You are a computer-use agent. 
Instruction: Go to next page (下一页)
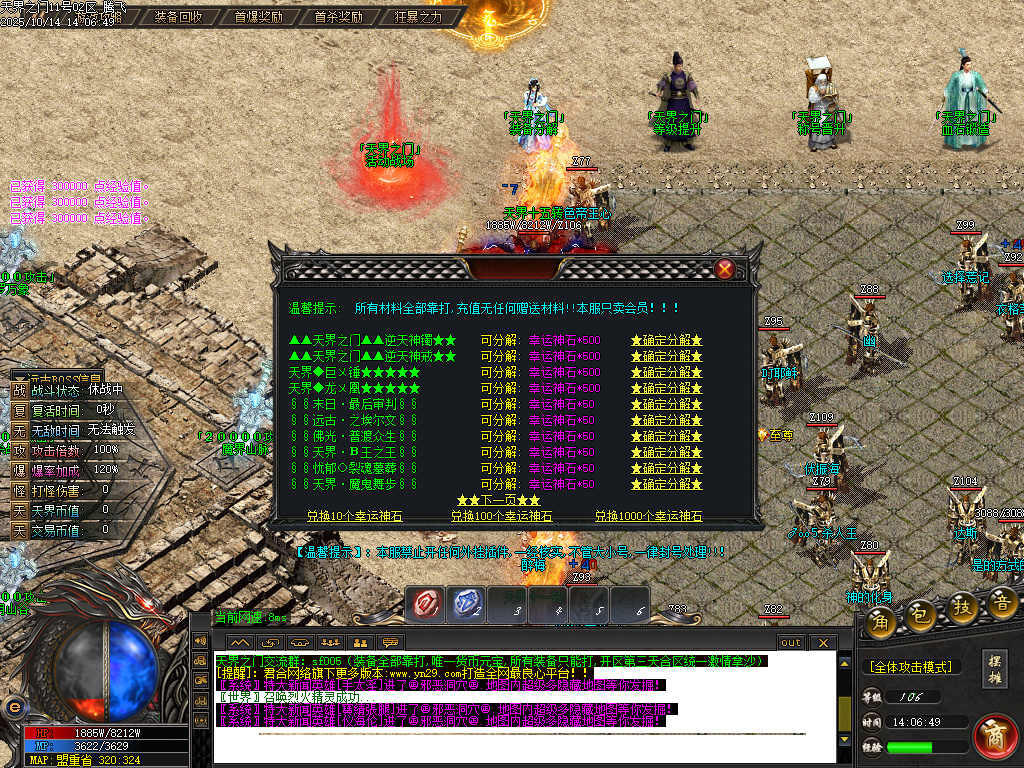coord(498,500)
